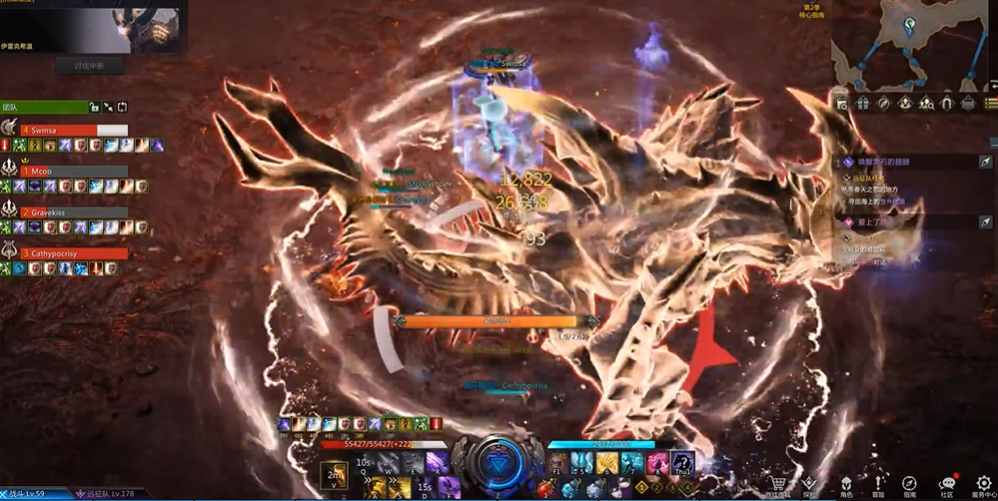
Task: Toggle the party frame lock icon
Action: pos(93,107)
